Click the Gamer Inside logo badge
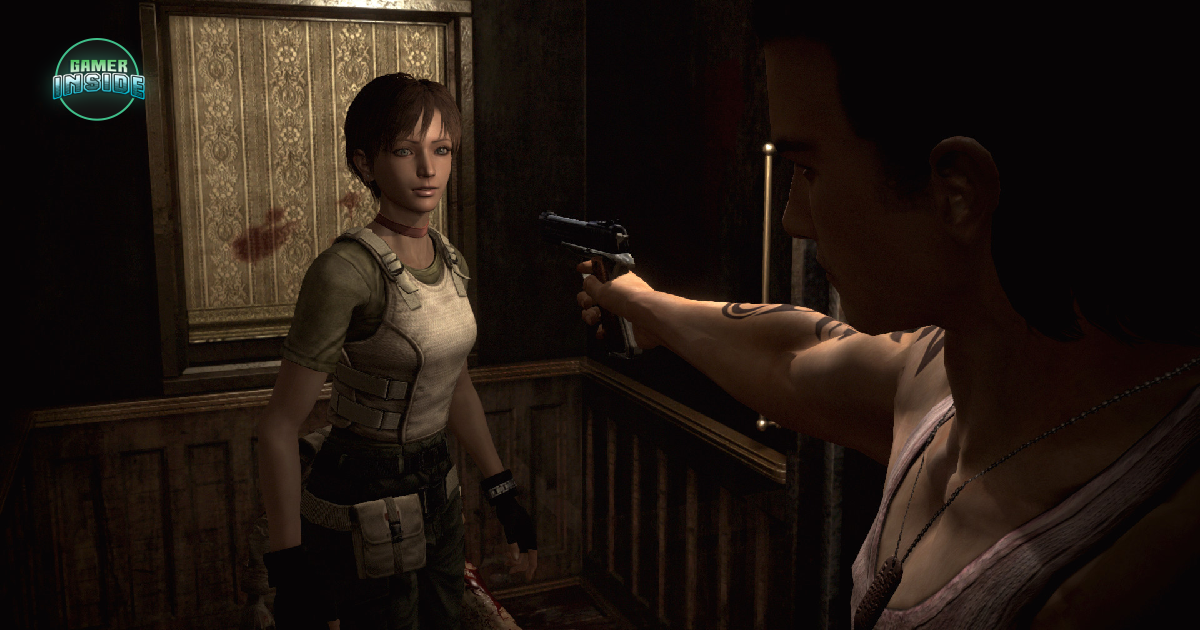The width and height of the screenshot is (1200, 630). (x=98, y=80)
